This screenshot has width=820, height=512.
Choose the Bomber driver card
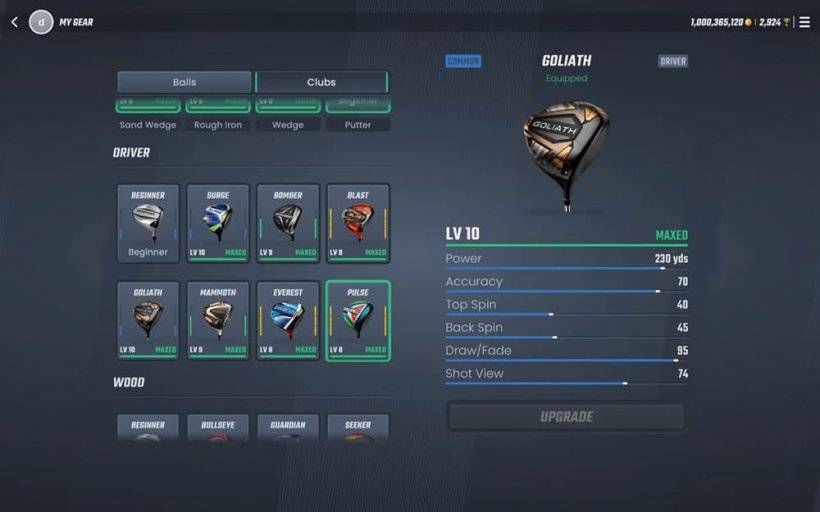[288, 223]
